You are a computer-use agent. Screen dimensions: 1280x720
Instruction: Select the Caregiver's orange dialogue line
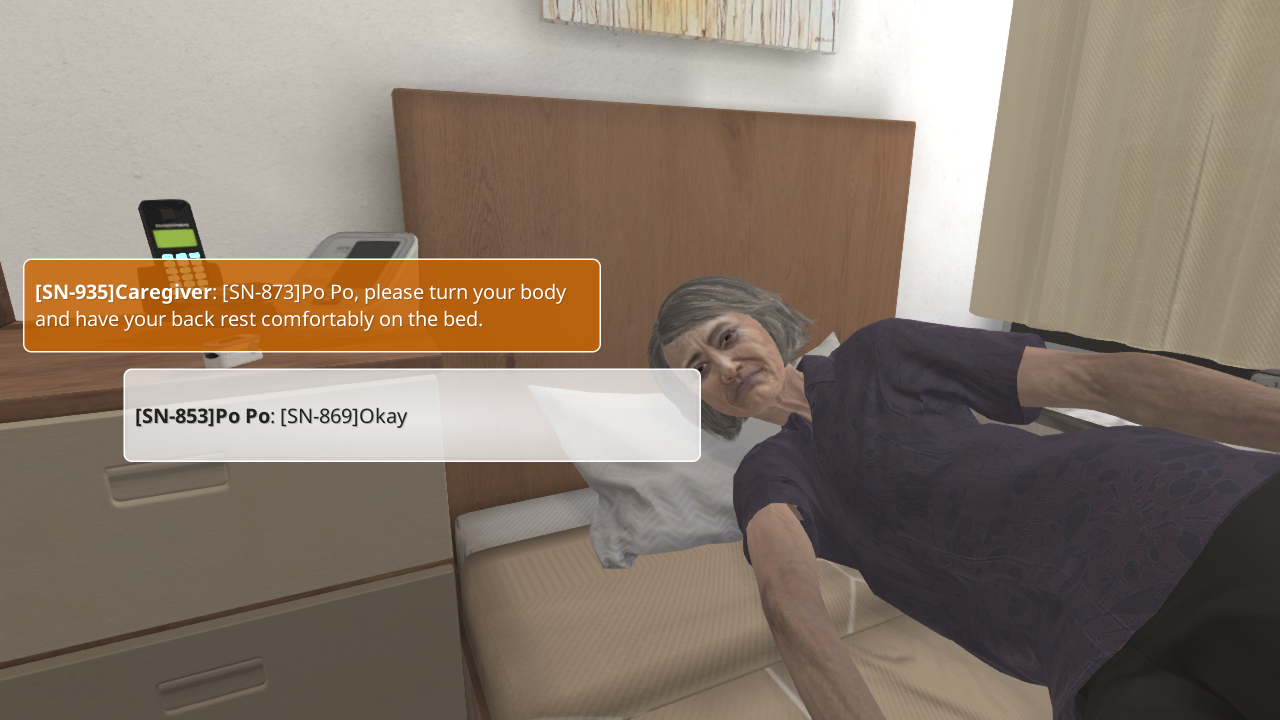click(x=311, y=306)
